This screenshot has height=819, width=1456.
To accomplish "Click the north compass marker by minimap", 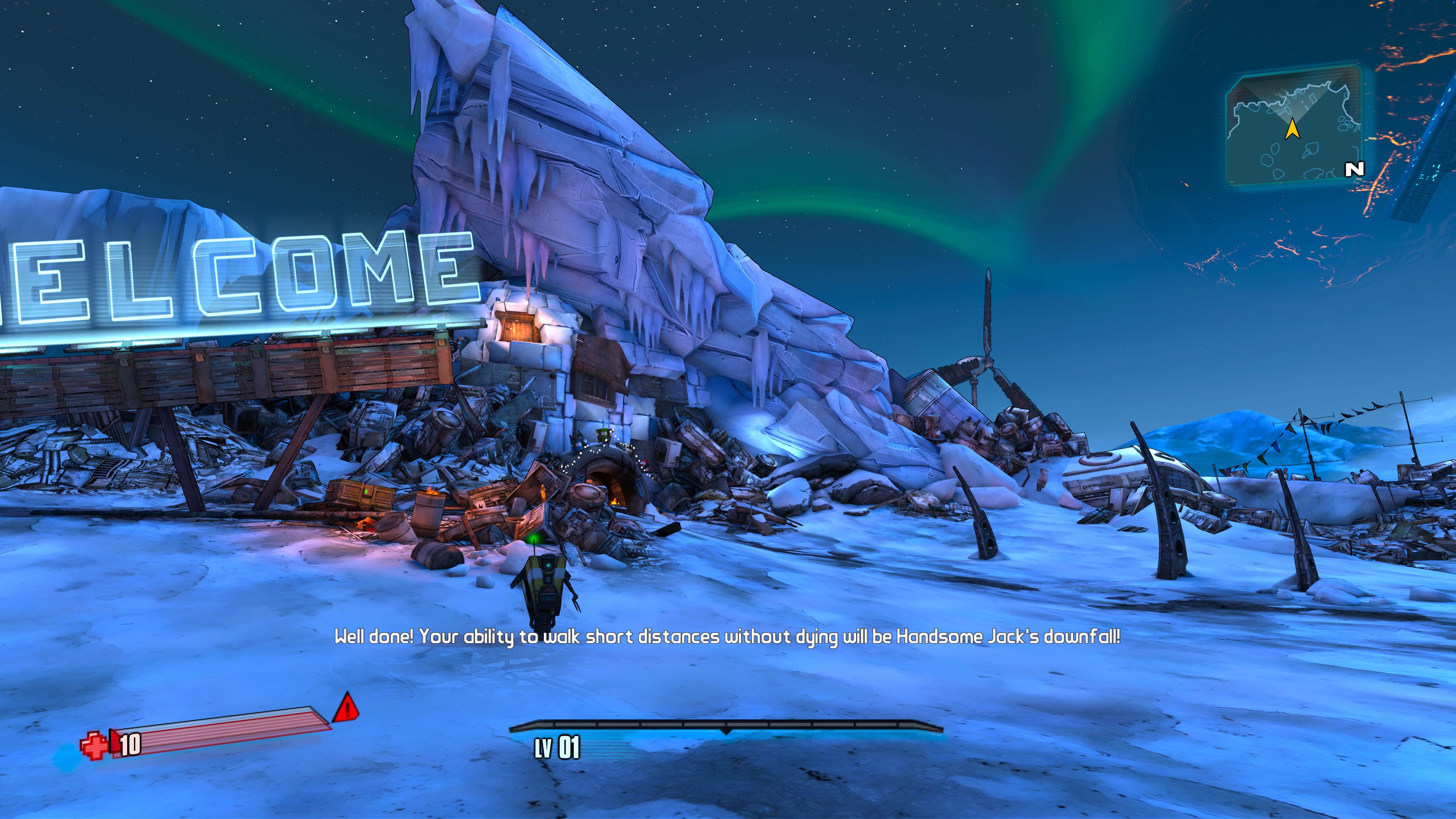I will tap(1354, 169).
